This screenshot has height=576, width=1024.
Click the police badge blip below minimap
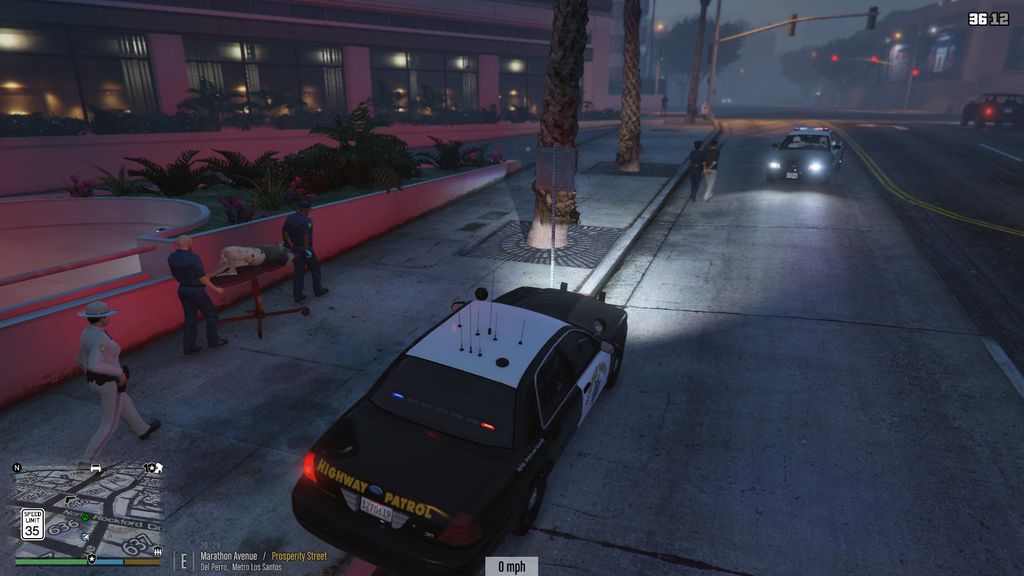[x=92, y=558]
